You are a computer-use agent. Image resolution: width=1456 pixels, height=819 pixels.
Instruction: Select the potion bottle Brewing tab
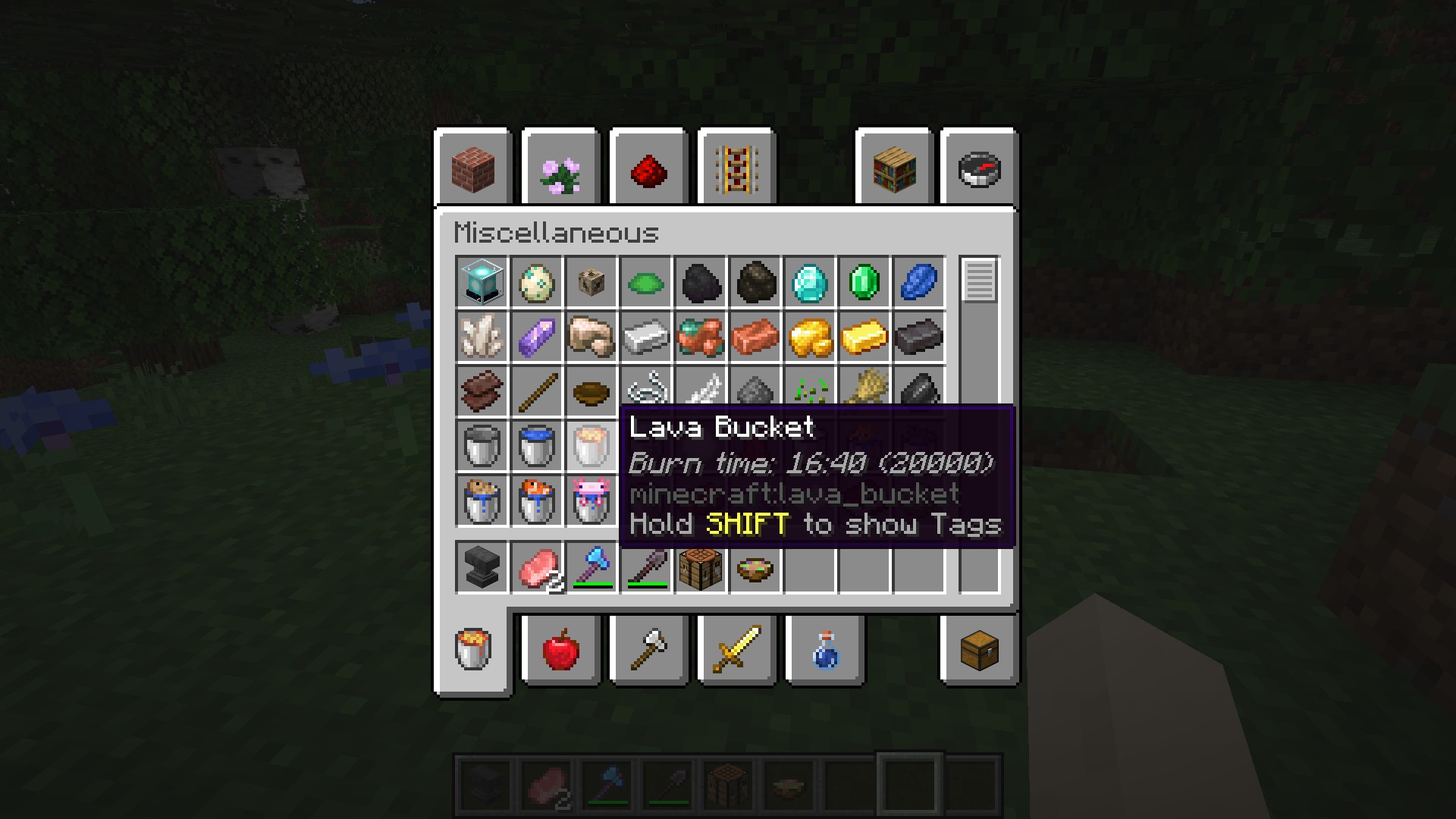point(825,650)
